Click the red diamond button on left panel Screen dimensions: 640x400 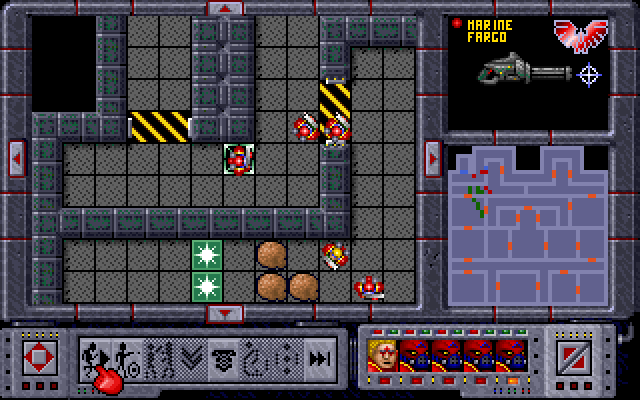(40, 356)
